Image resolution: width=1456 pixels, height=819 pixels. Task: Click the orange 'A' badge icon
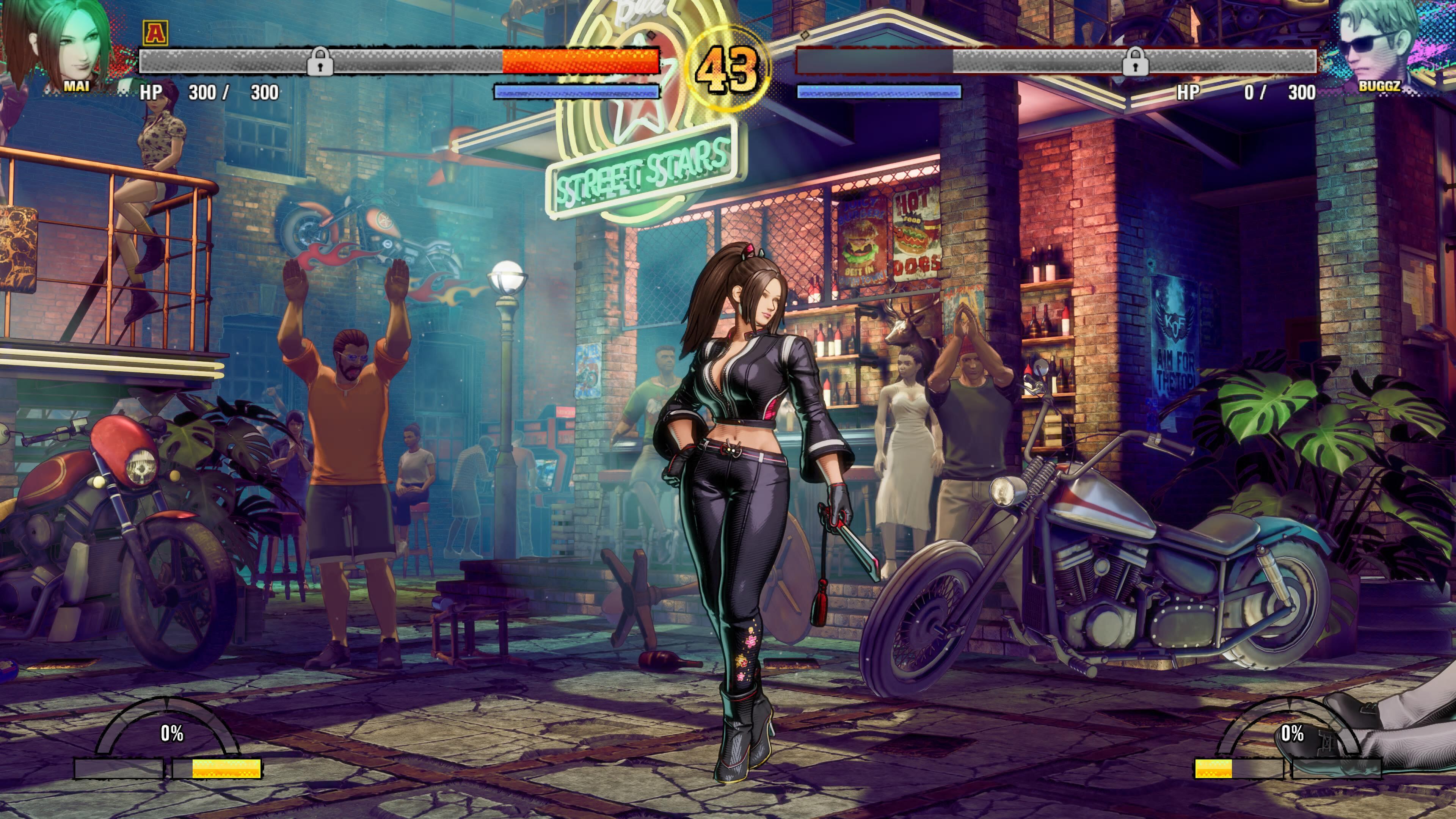[154, 32]
